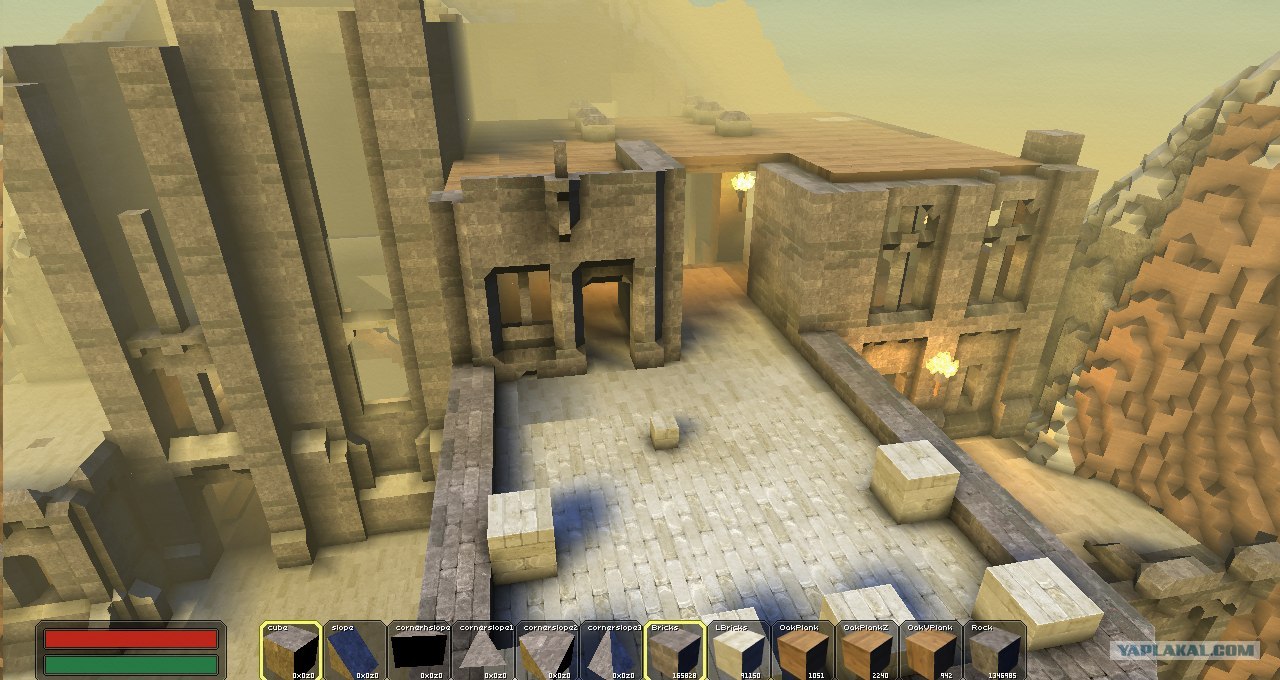Switch to the LBricks material slot
The width and height of the screenshot is (1280, 680).
[739, 651]
